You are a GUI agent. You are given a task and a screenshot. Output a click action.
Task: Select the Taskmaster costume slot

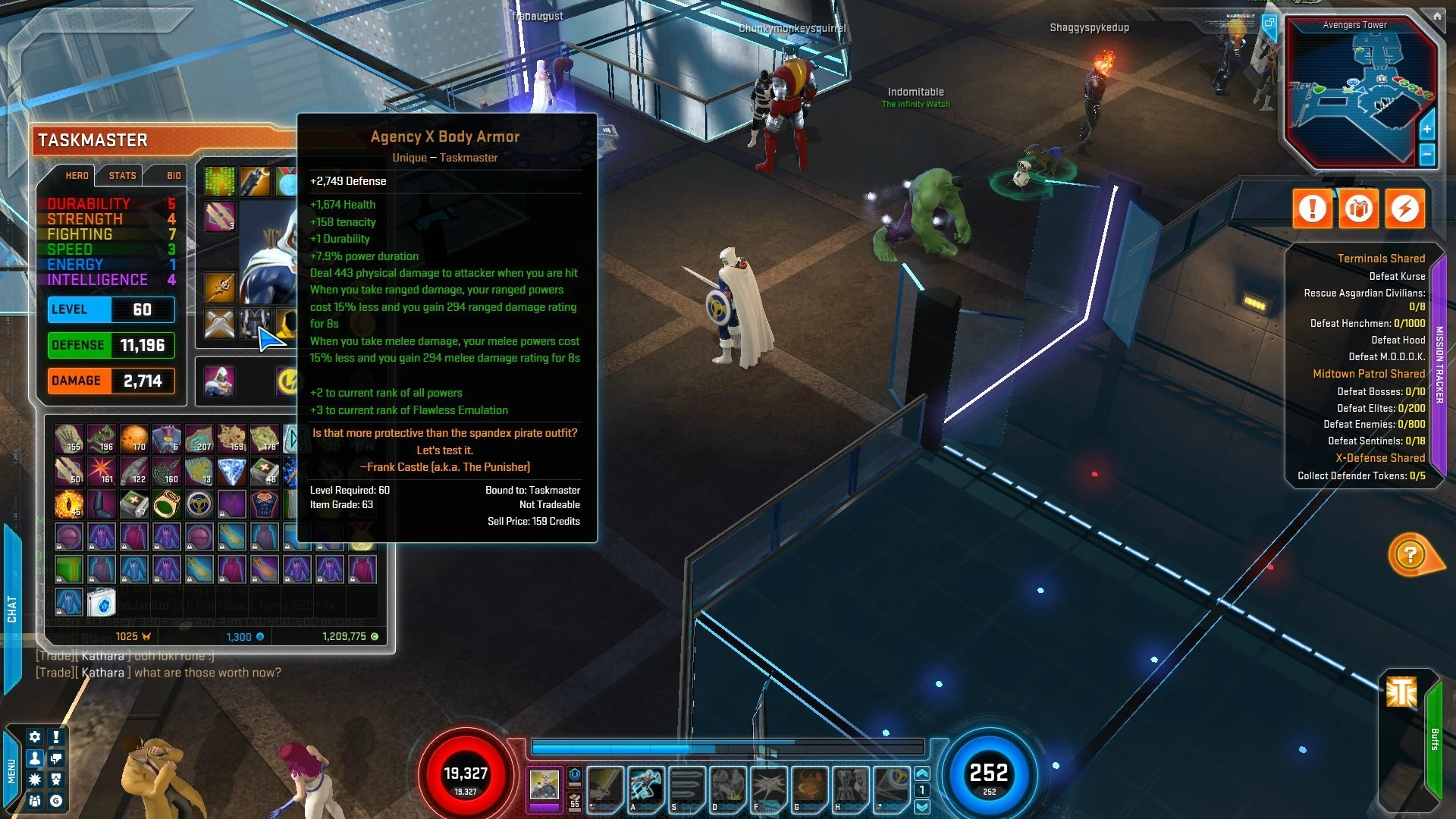point(220,381)
